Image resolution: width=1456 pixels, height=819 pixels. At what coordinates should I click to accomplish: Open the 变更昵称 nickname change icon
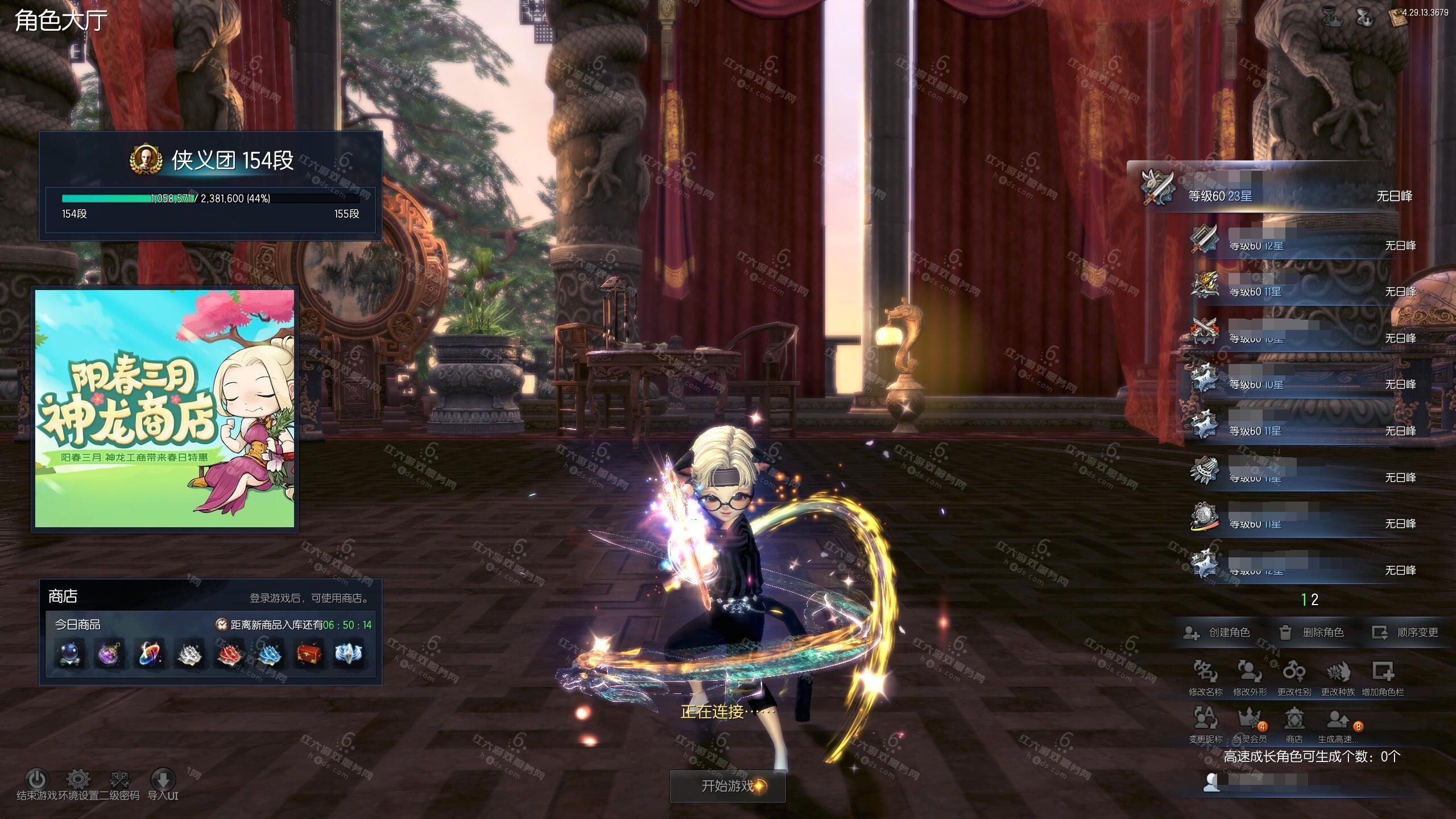[x=1205, y=720]
